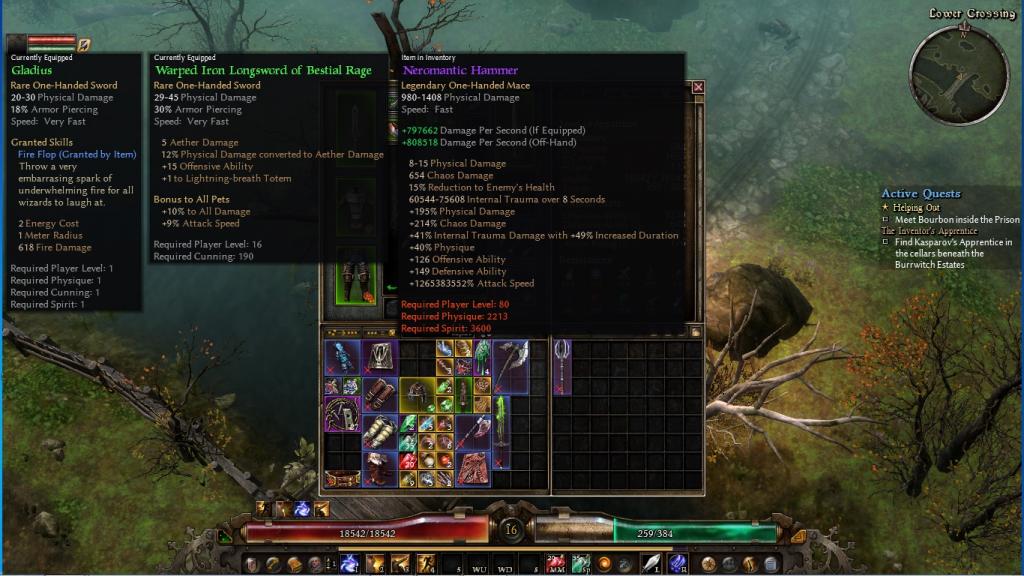Pick up the belt in the inventory

(x=343, y=479)
